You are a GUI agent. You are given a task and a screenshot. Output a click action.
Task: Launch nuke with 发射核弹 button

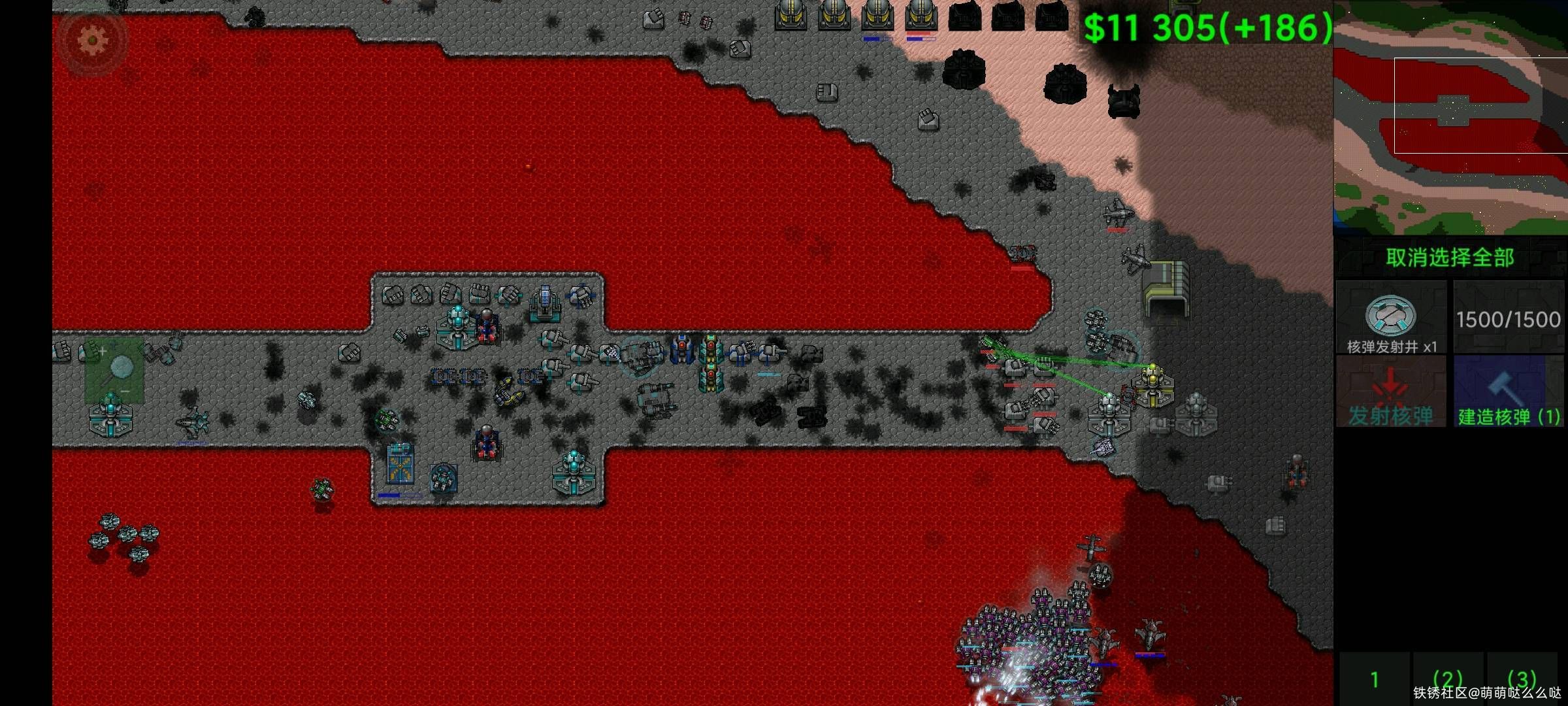click(x=1391, y=392)
